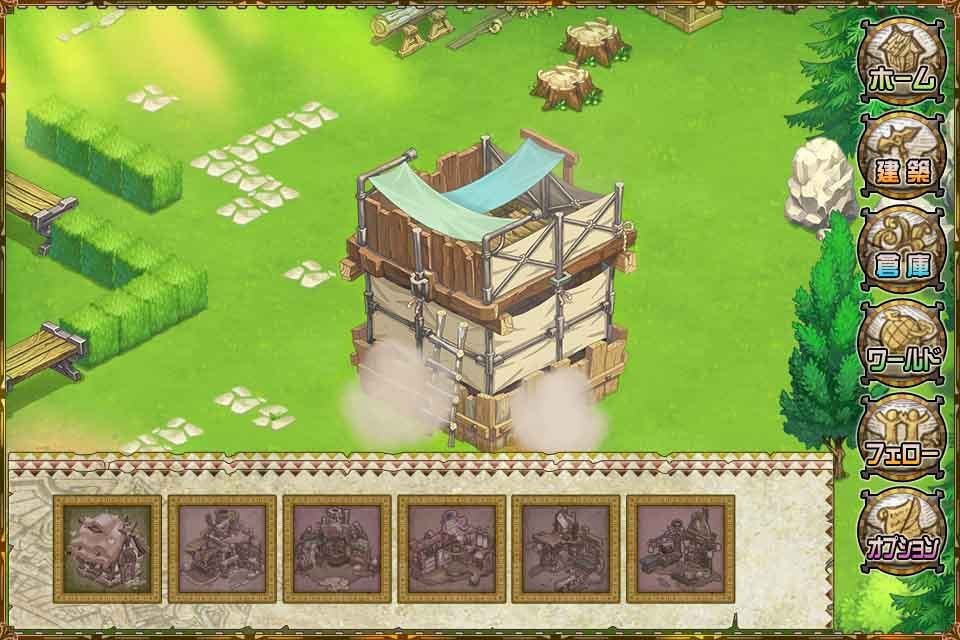Open the ホーム (Home) menu button
The width and height of the screenshot is (960, 640).
point(901,62)
